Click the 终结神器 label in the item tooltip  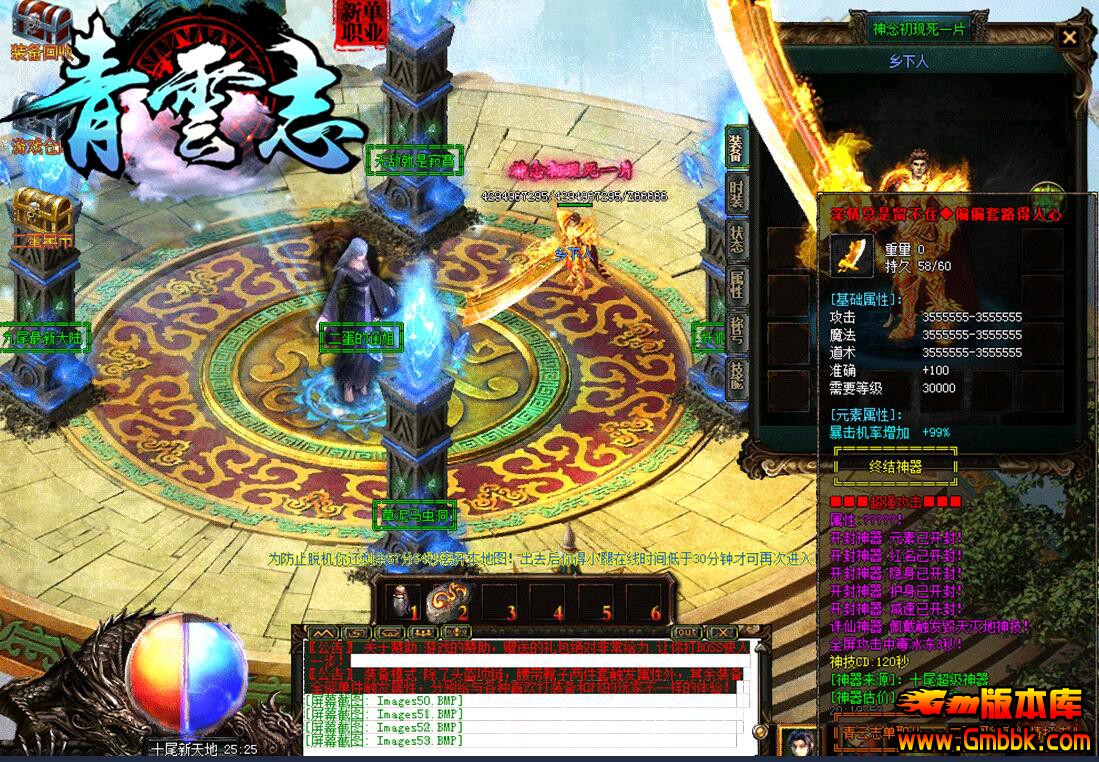click(895, 466)
